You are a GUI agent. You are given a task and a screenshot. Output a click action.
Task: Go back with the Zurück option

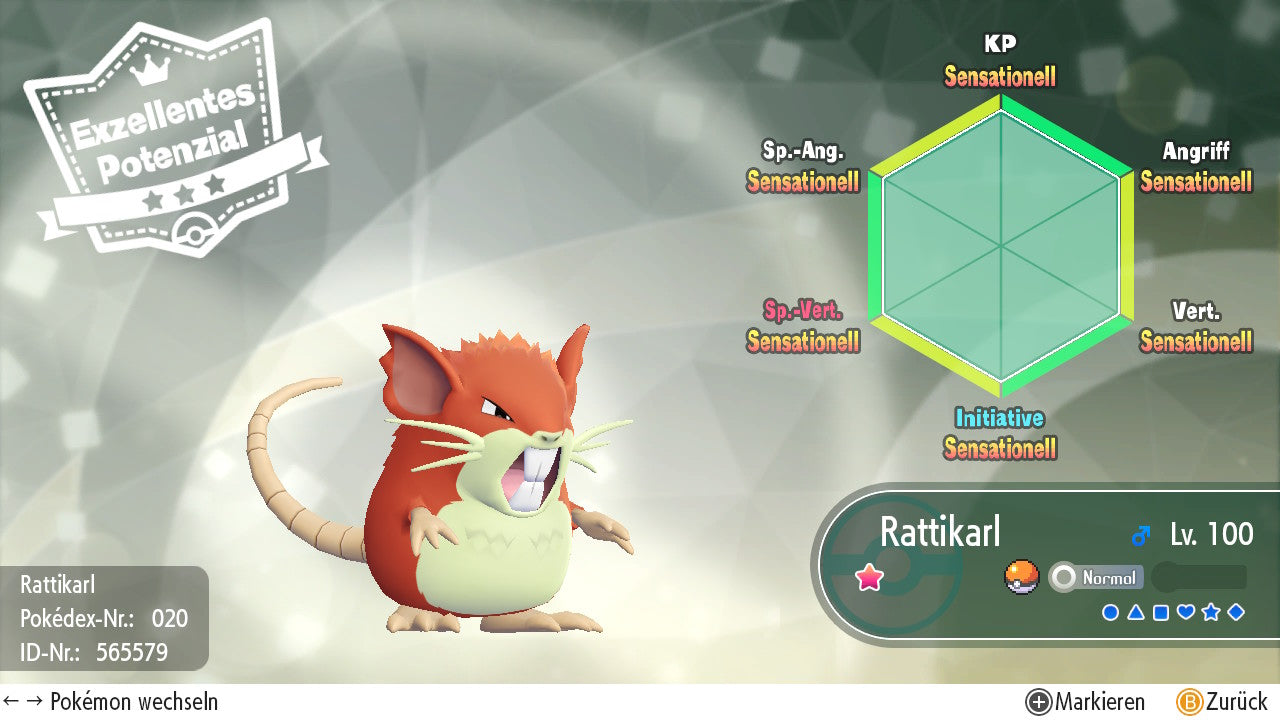(1222, 702)
